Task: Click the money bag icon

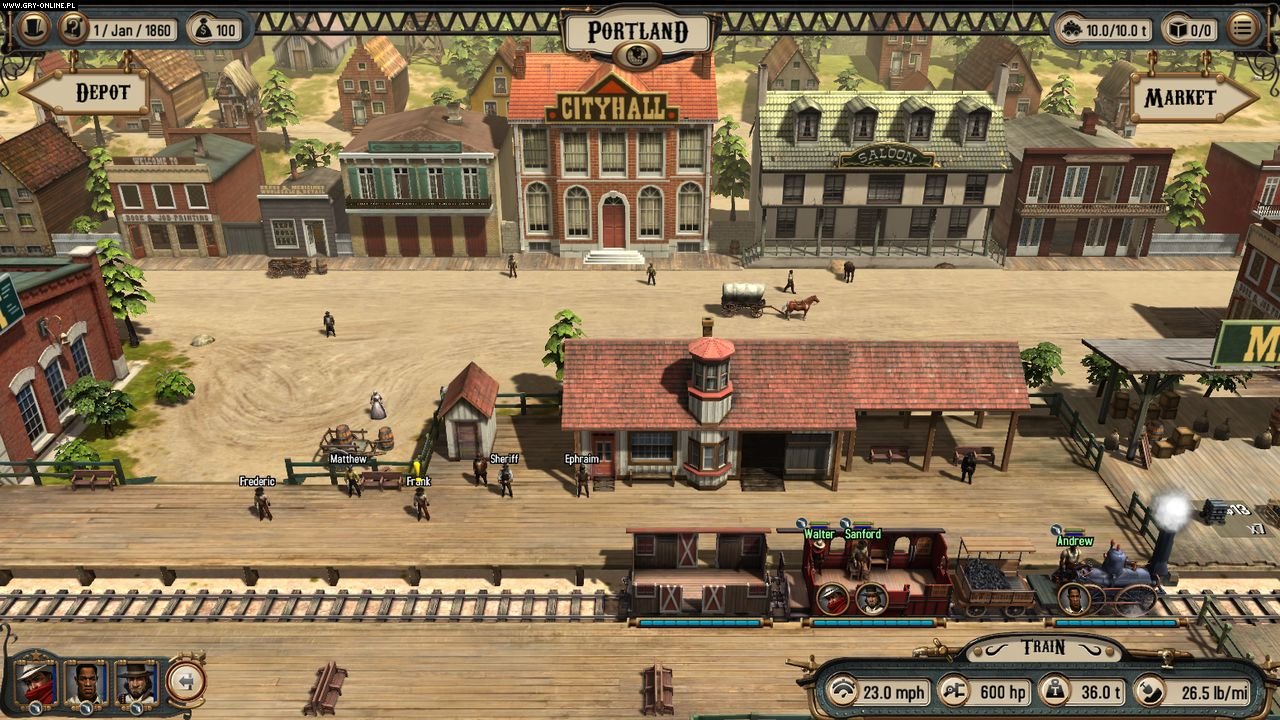Action: [203, 29]
